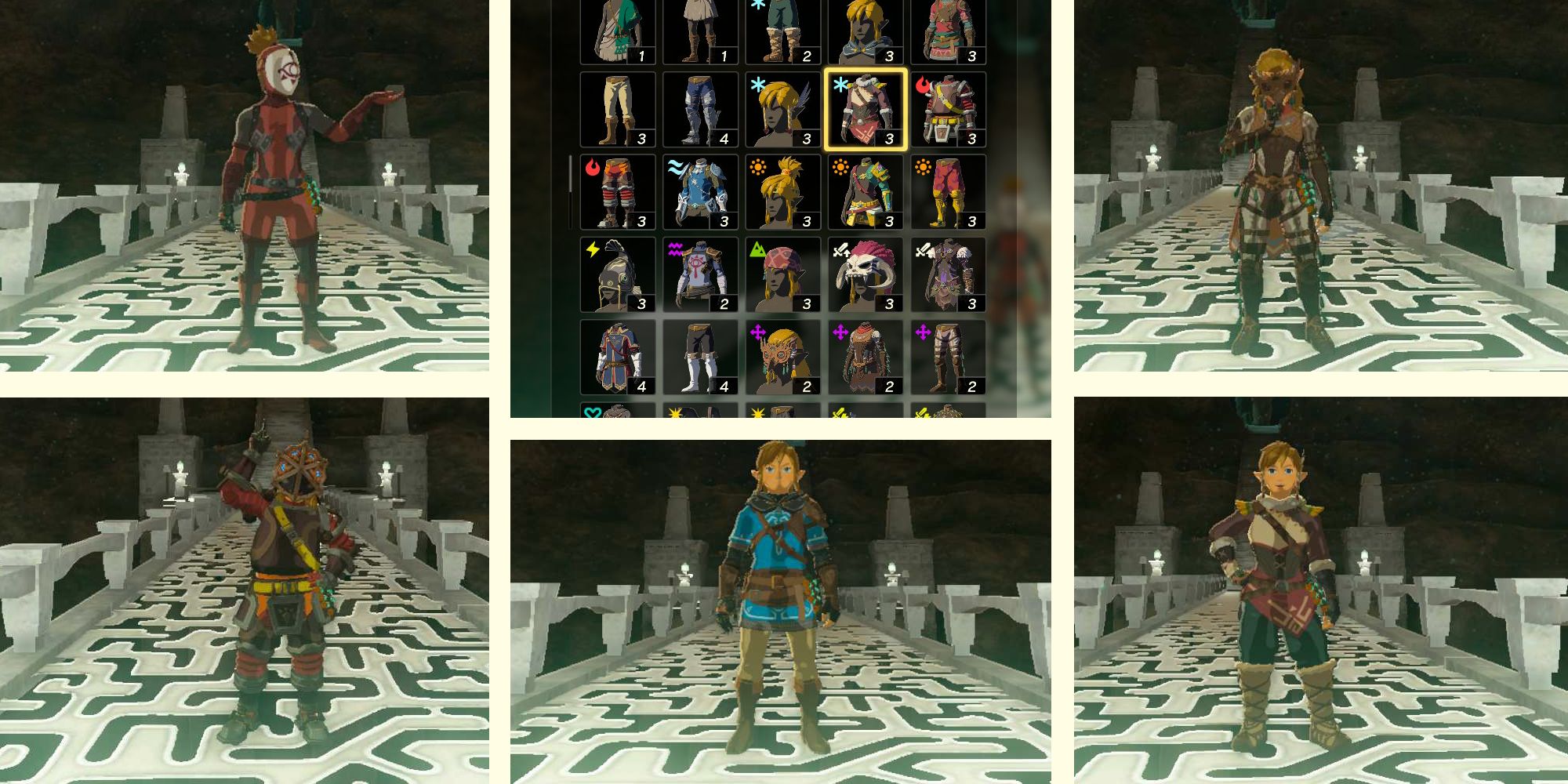Select the beige Hylian Trousers slot

618,110
